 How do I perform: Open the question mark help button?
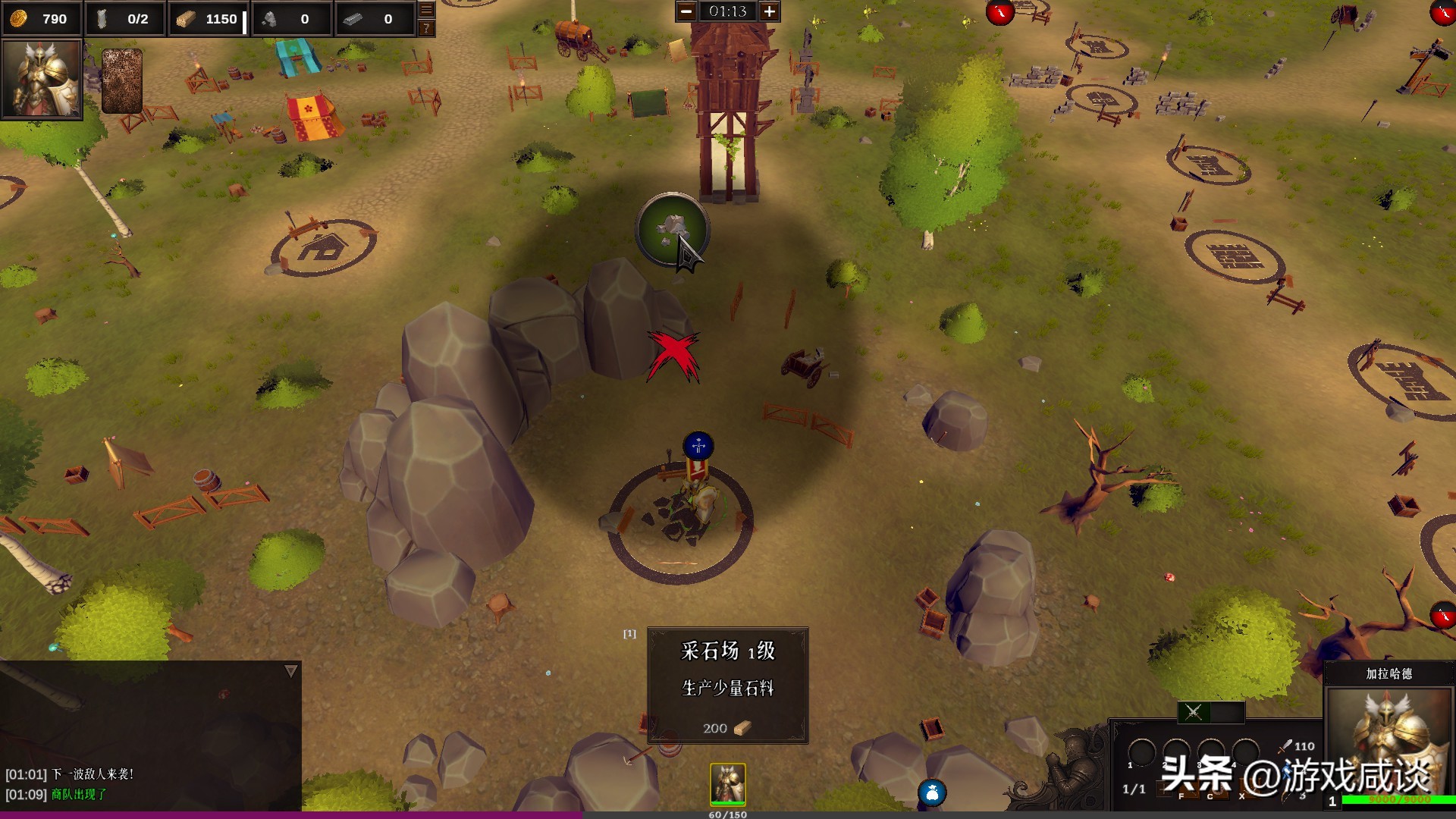[x=426, y=28]
